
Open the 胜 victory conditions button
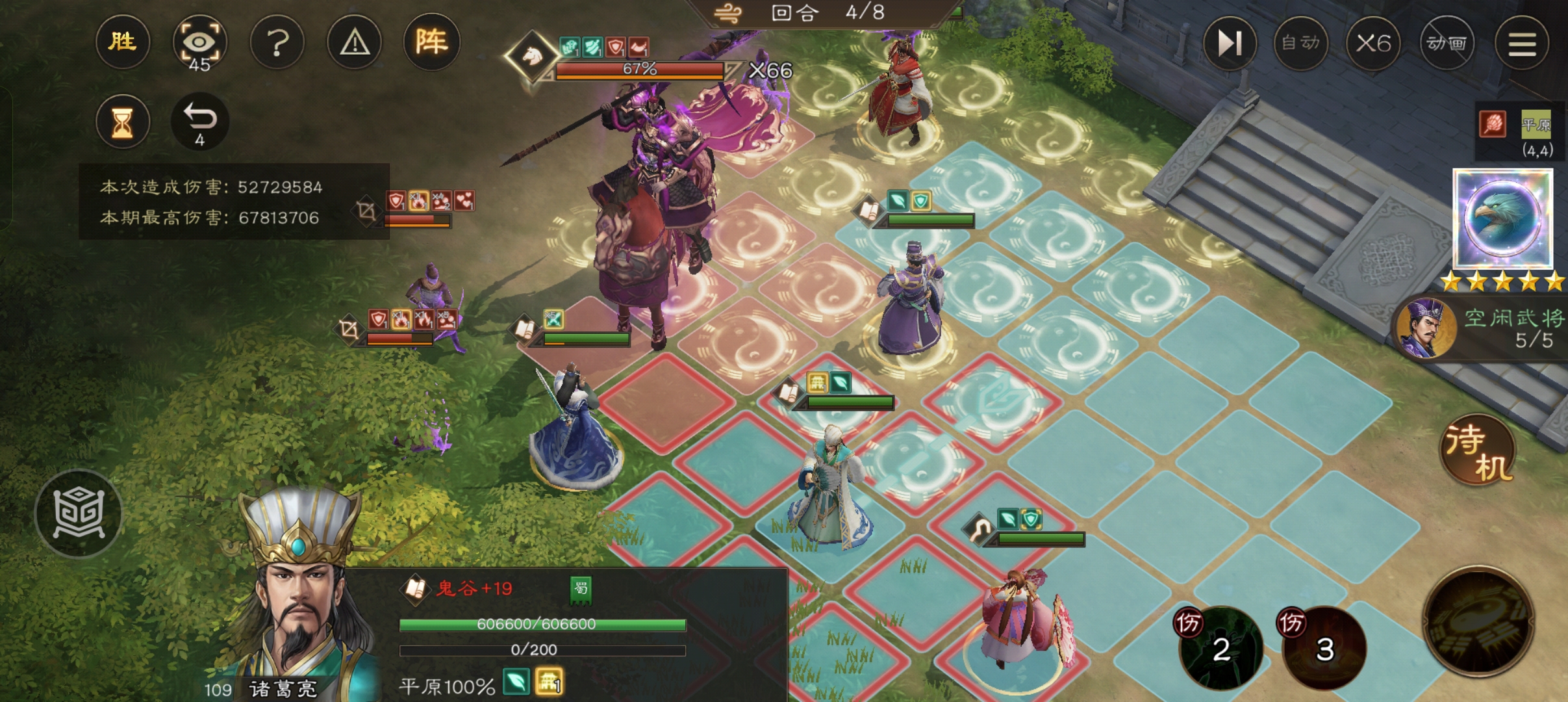pyautogui.click(x=122, y=43)
